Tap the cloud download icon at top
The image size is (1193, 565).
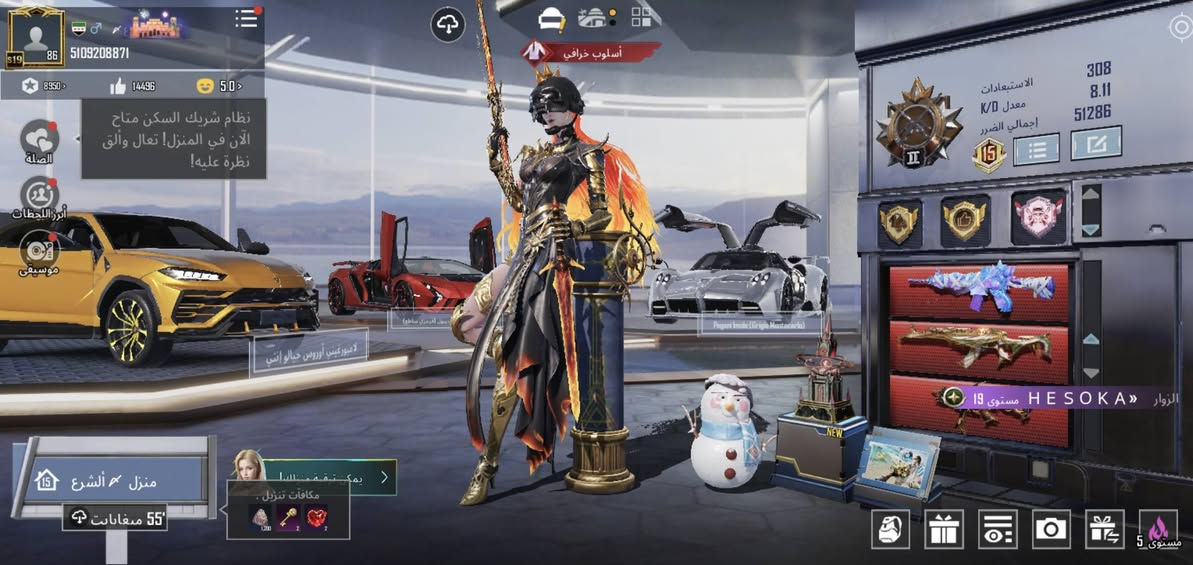coord(448,24)
